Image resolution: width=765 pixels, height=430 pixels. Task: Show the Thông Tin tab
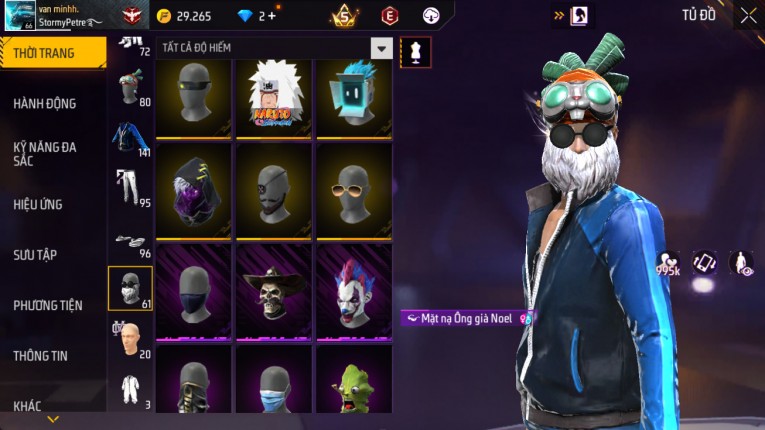[x=41, y=355]
